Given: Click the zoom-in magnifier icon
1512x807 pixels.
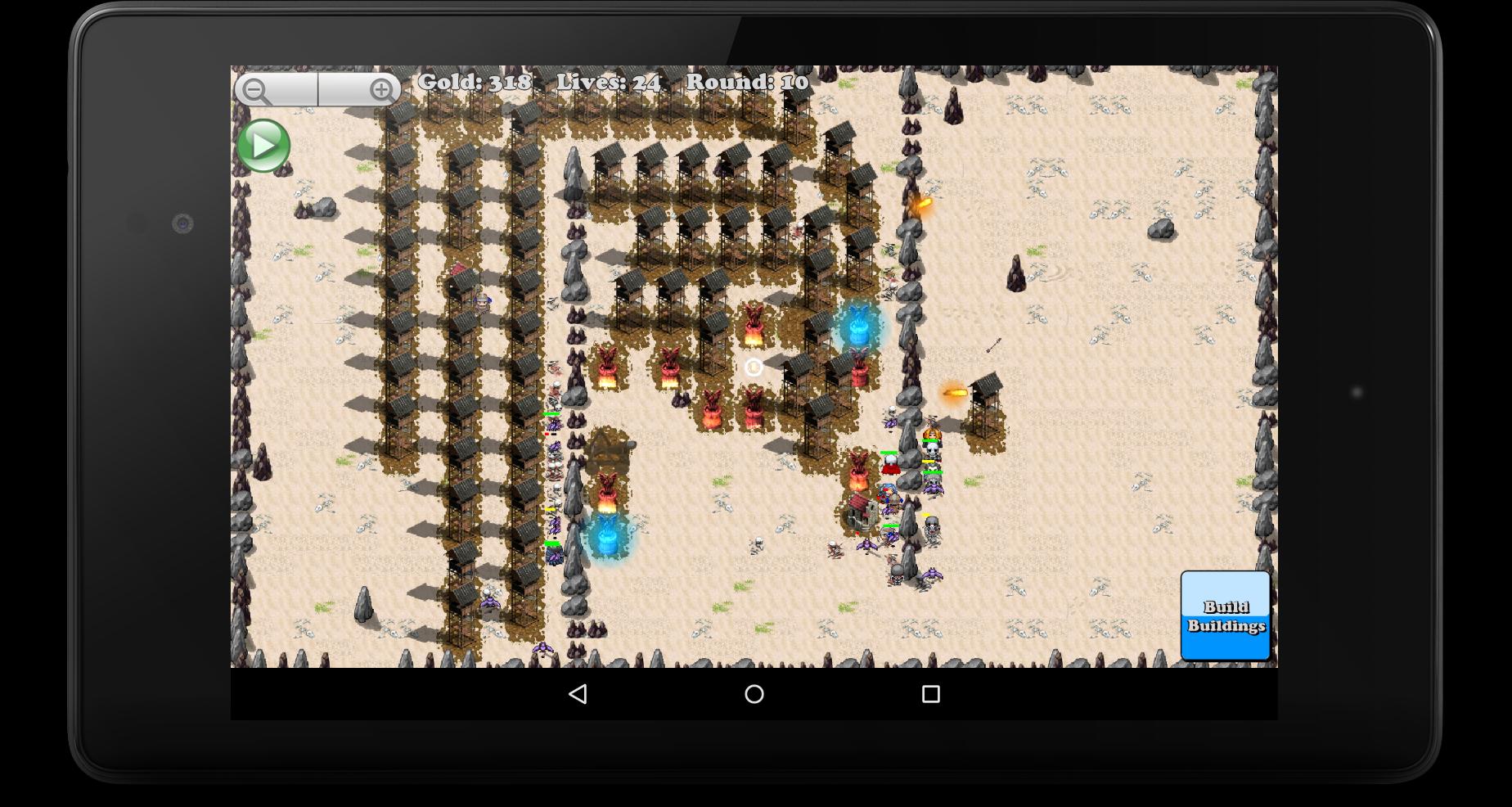Looking at the screenshot, I should [382, 88].
